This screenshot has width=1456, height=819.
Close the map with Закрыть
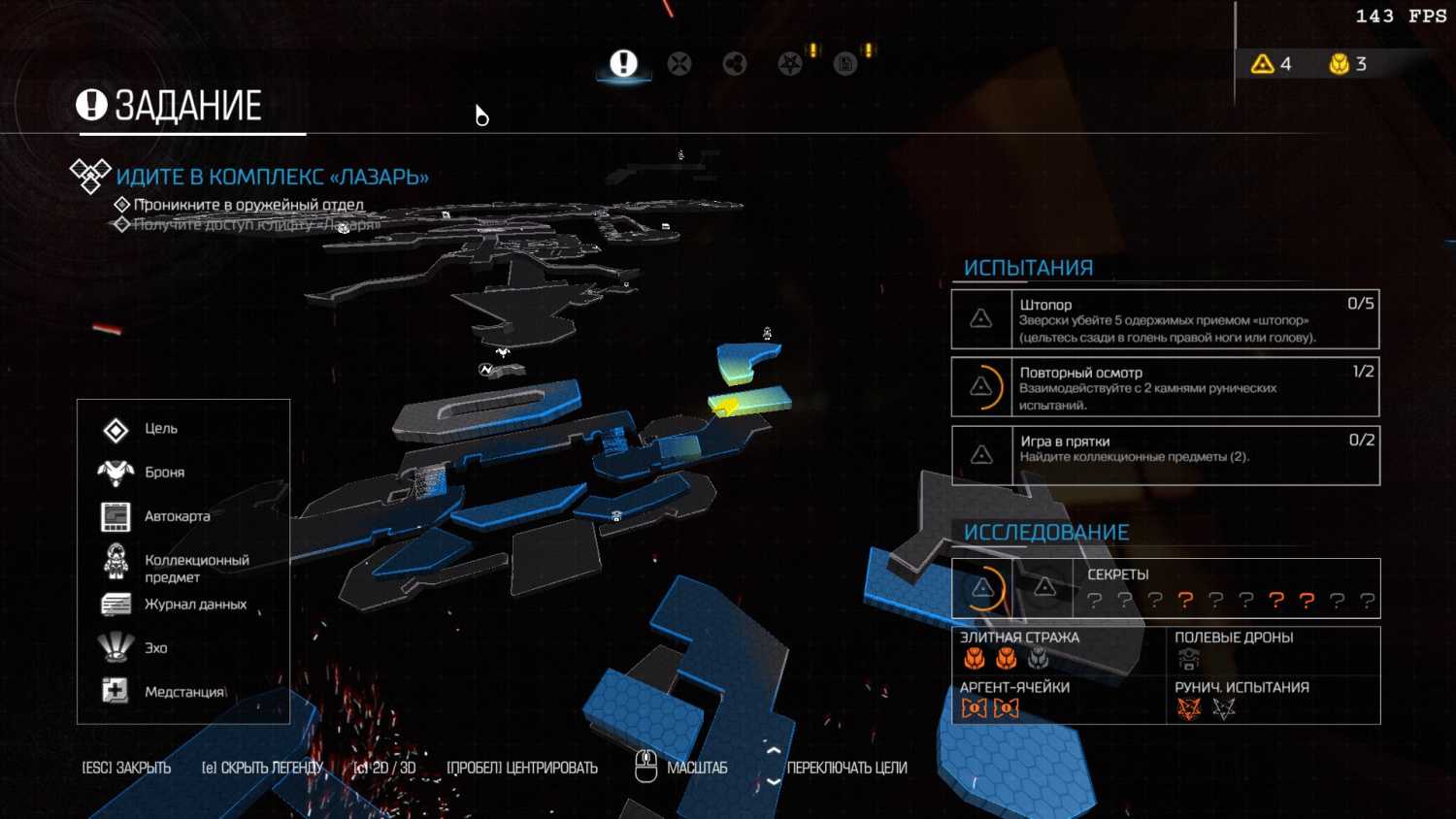pyautogui.click(x=126, y=768)
